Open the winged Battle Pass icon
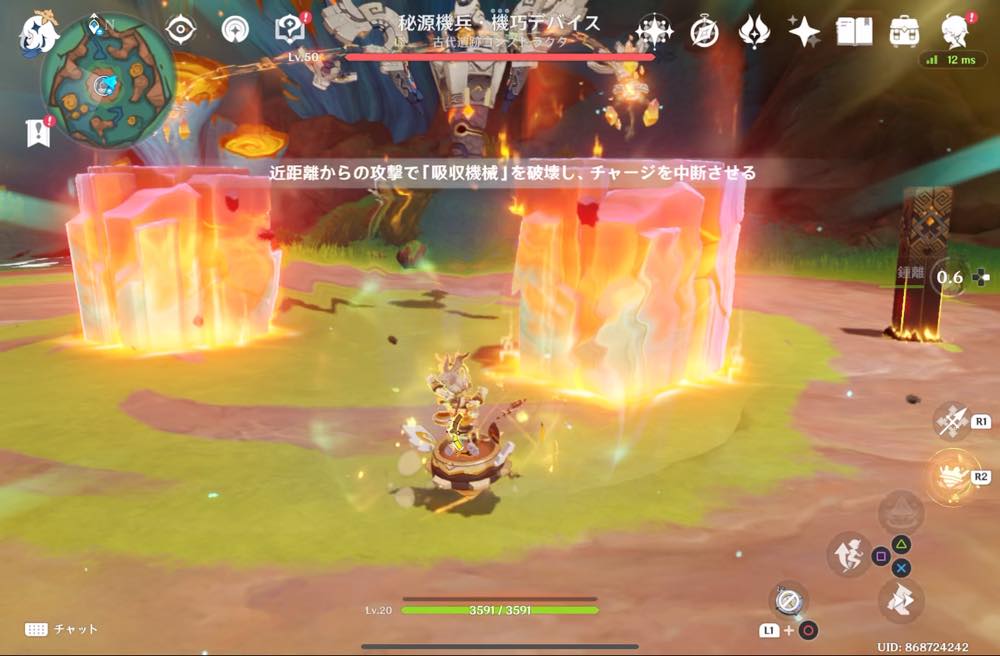The image size is (1000, 656). (x=754, y=31)
